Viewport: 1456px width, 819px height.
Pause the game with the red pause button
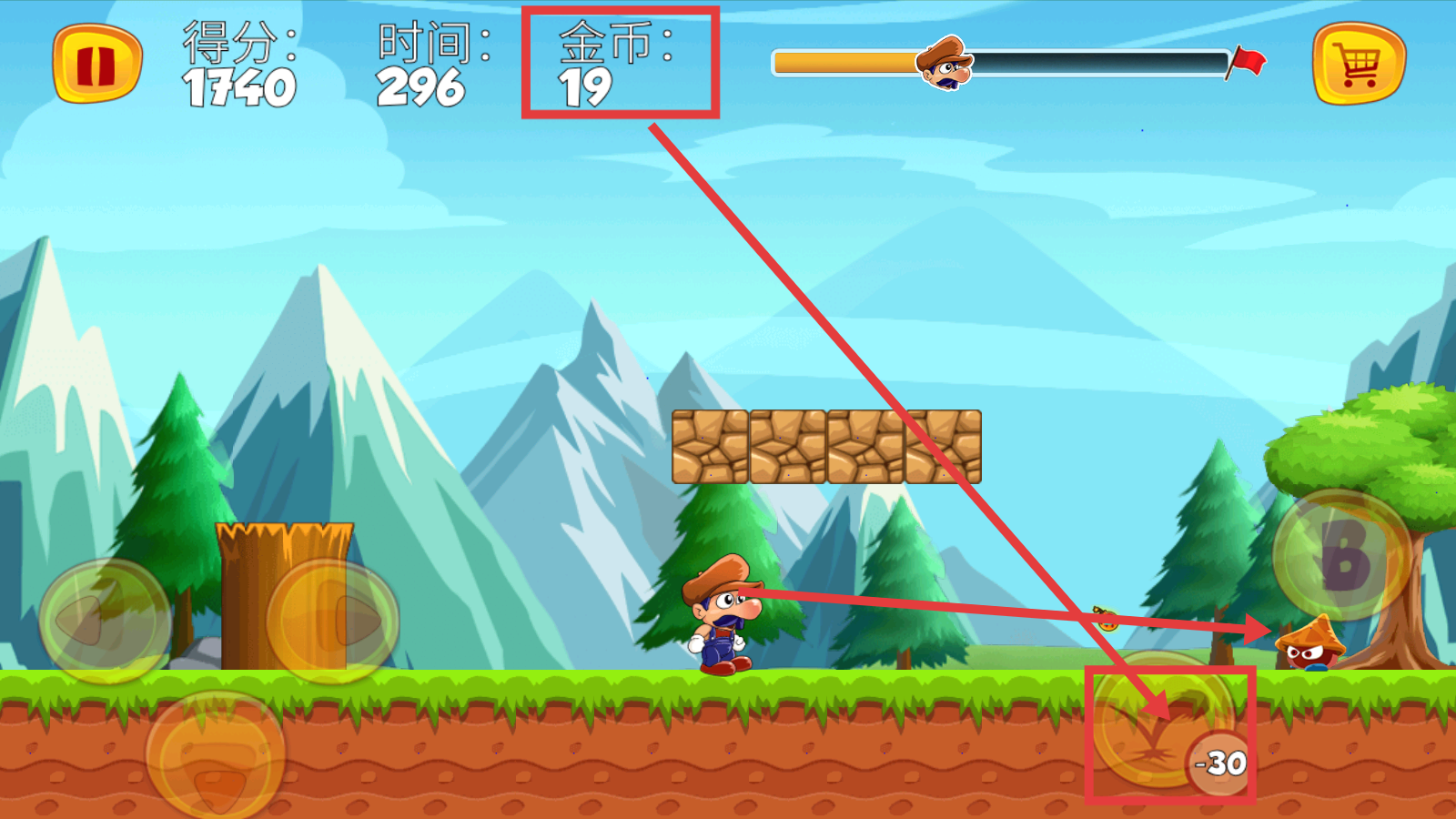tap(97, 65)
